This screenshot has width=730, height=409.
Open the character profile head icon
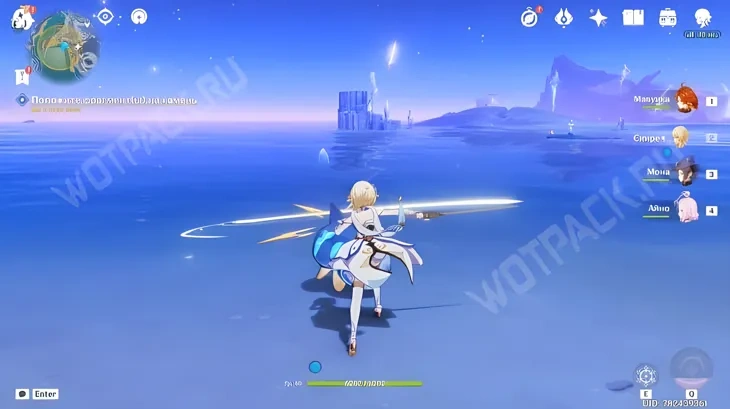pos(702,17)
